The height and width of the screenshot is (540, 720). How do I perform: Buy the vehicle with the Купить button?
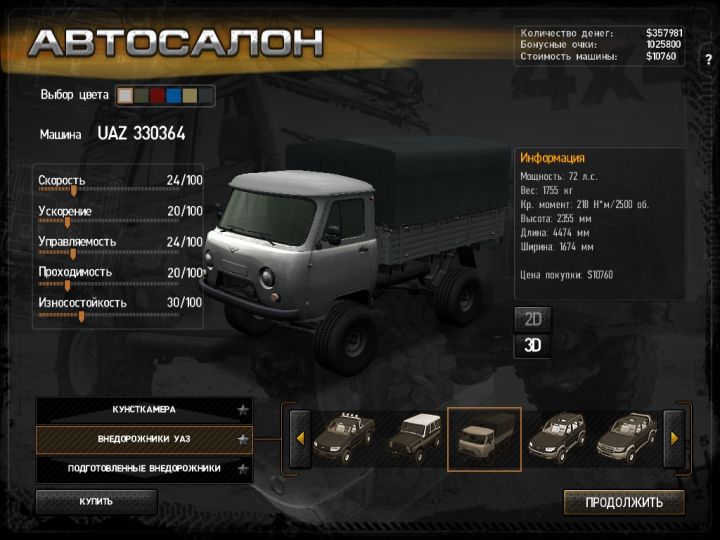[96, 501]
